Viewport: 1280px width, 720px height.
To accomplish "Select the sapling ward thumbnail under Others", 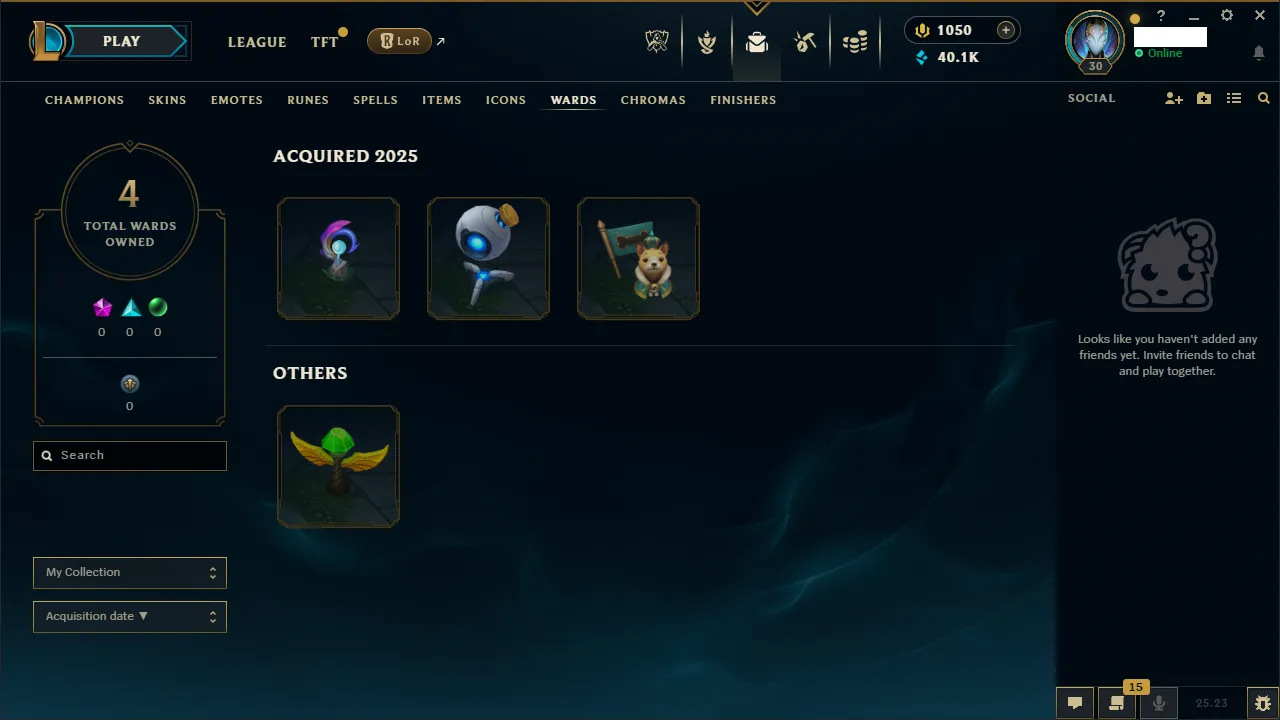I will click(x=338, y=465).
